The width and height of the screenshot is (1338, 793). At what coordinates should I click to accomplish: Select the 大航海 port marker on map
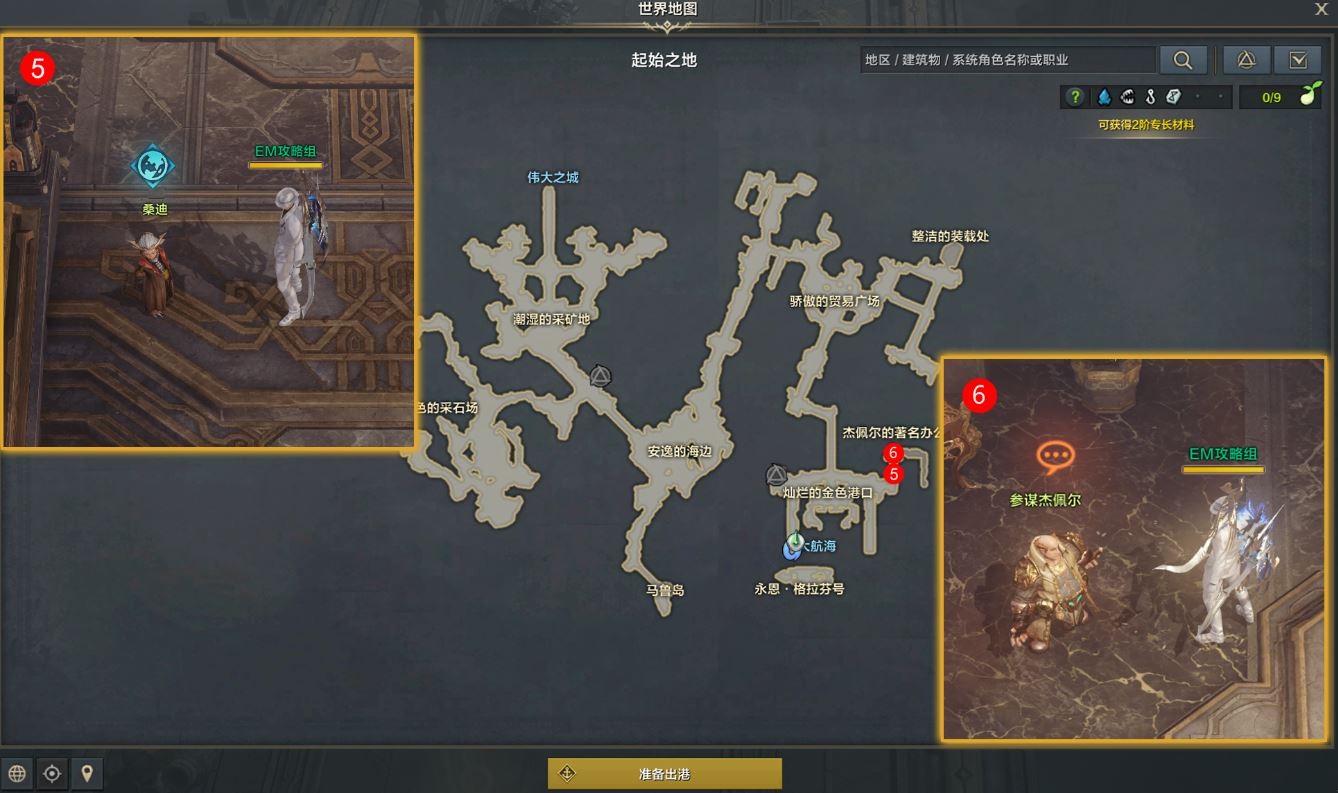(794, 546)
